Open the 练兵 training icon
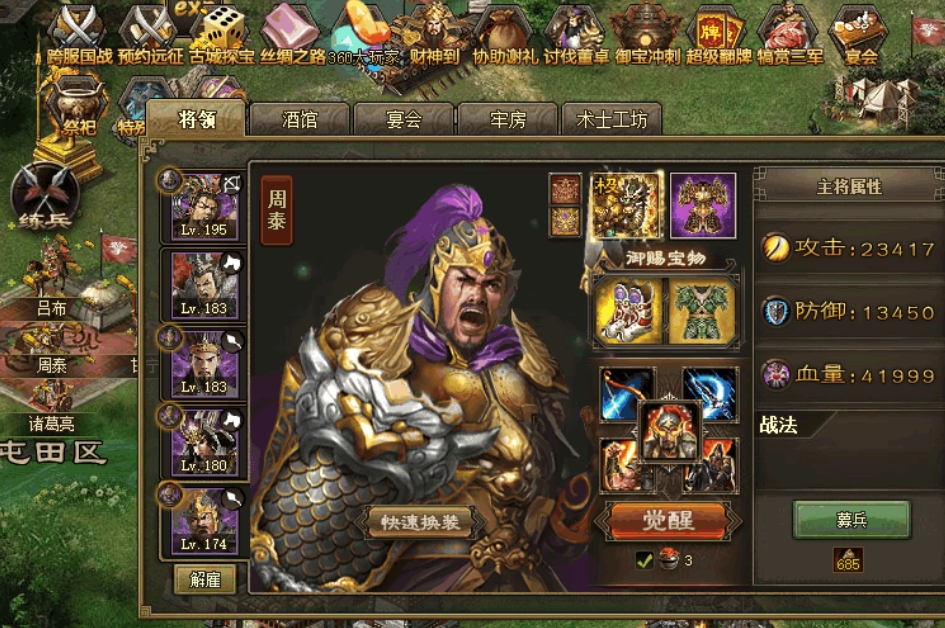The image size is (945, 628). pyautogui.click(x=42, y=196)
